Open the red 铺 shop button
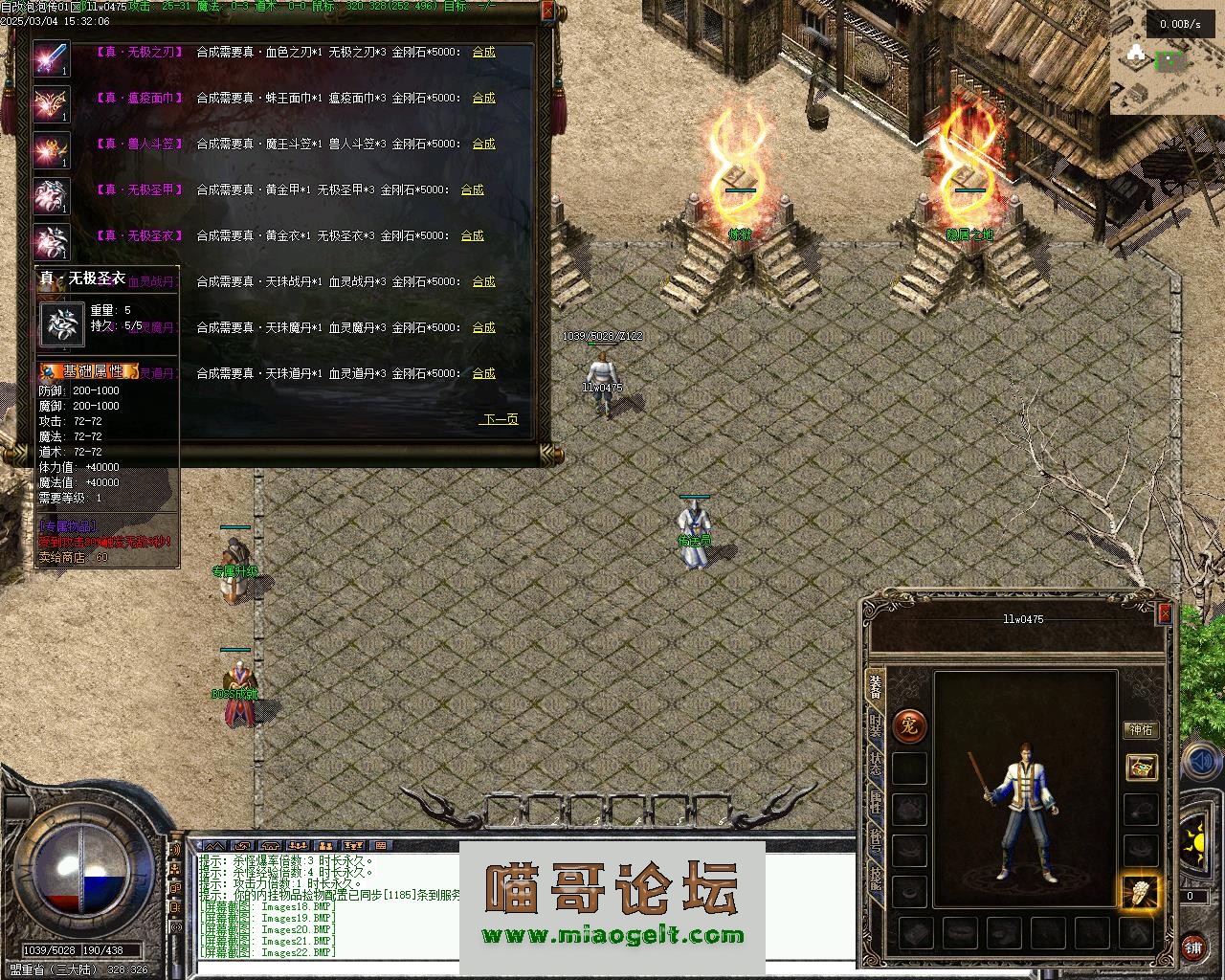This screenshot has width=1225, height=980. 1192,947
